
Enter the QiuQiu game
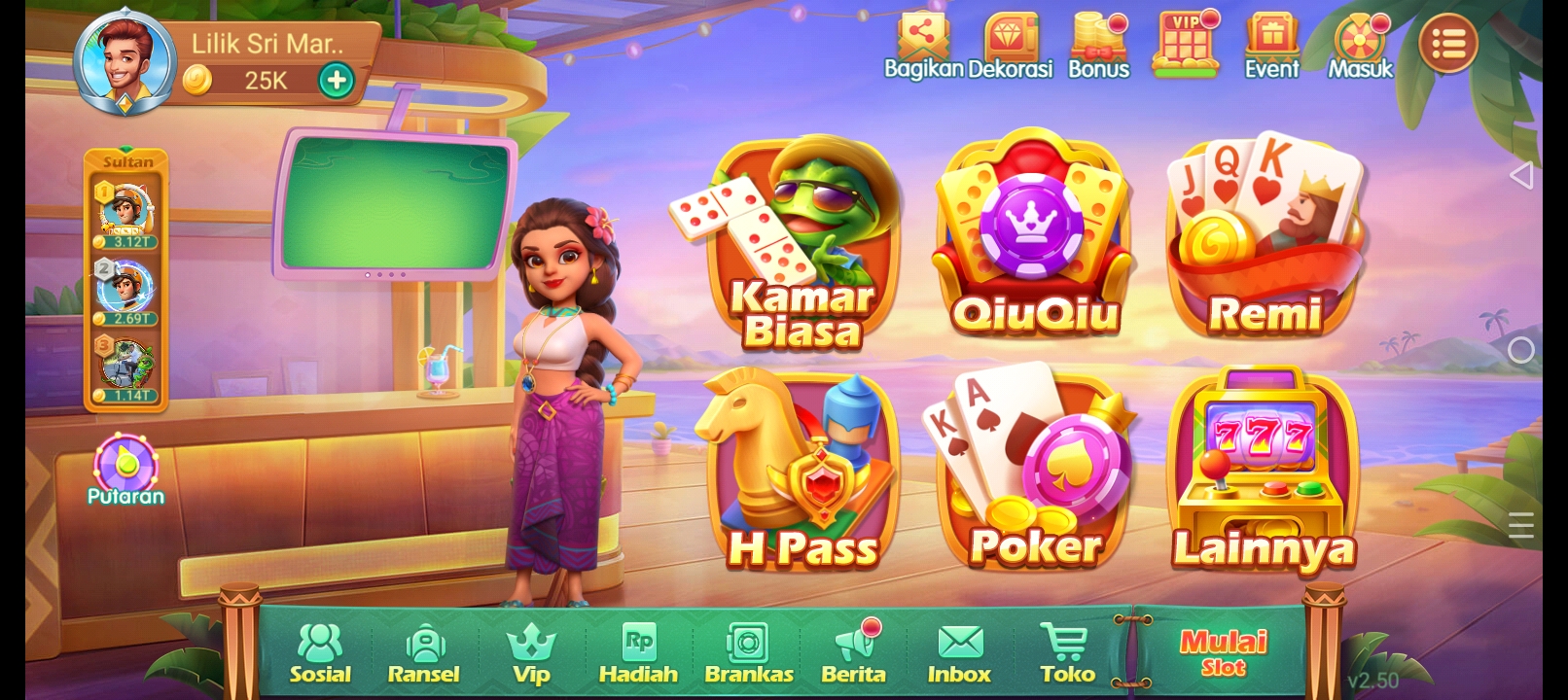1033,243
